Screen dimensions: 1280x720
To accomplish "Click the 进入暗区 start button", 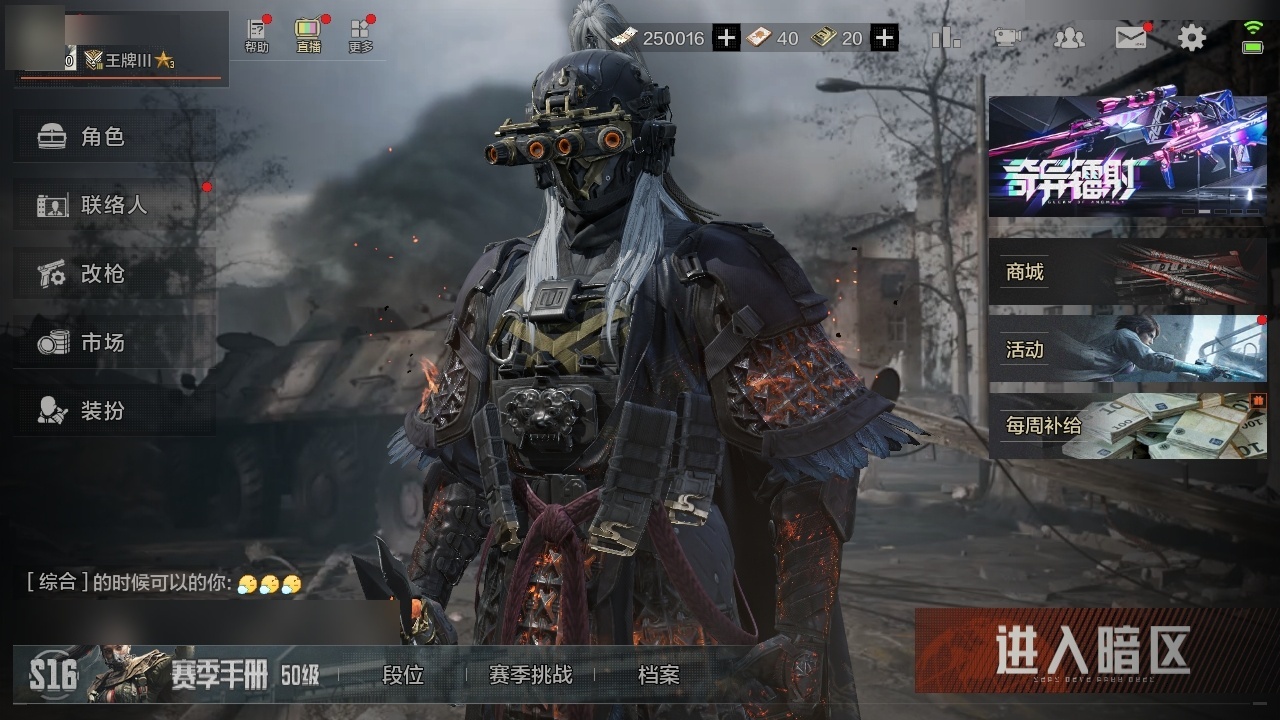I will [1092, 651].
